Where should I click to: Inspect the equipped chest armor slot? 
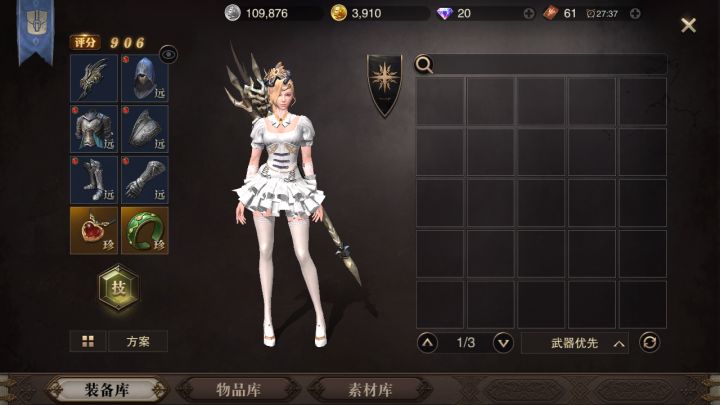[x=94, y=128]
